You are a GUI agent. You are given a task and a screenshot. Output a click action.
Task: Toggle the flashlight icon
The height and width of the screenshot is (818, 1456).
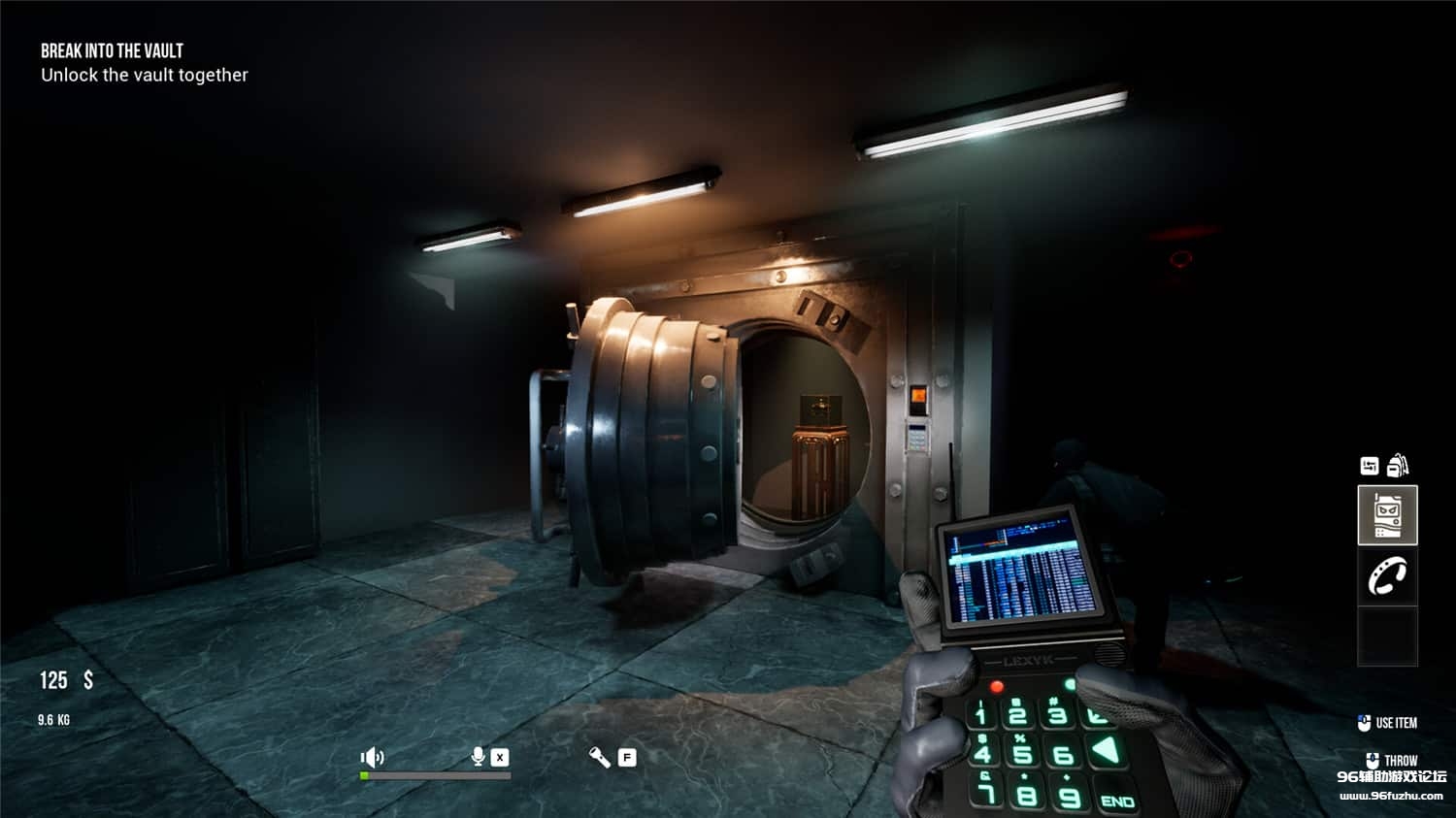[x=600, y=757]
